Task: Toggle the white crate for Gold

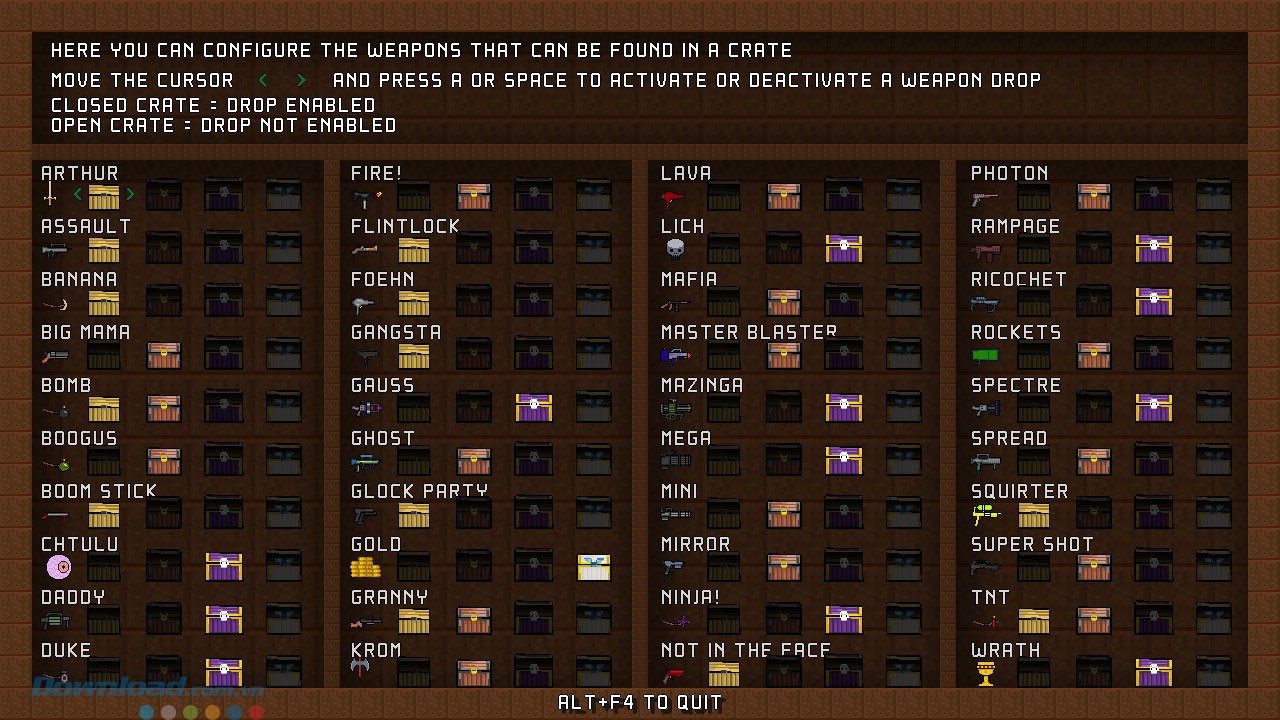Action: click(x=594, y=566)
